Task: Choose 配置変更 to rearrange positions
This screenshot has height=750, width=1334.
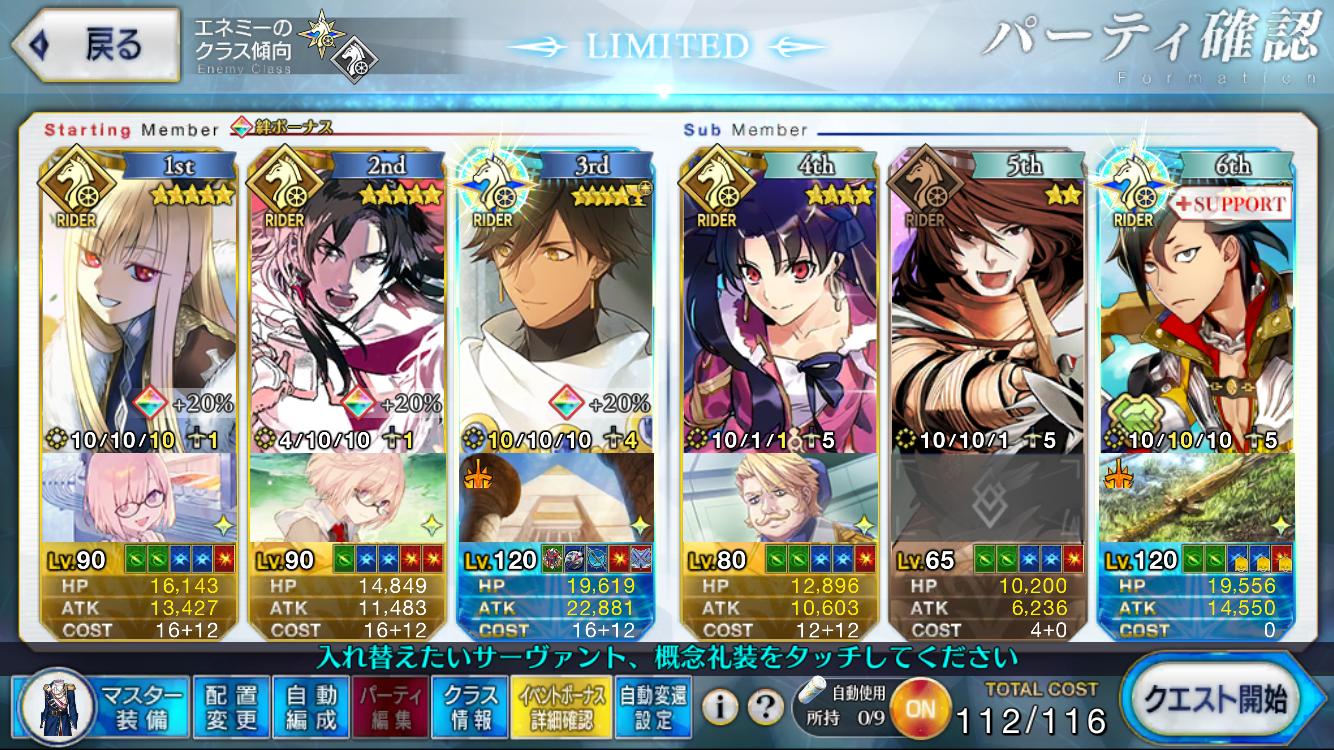Action: coord(231,706)
